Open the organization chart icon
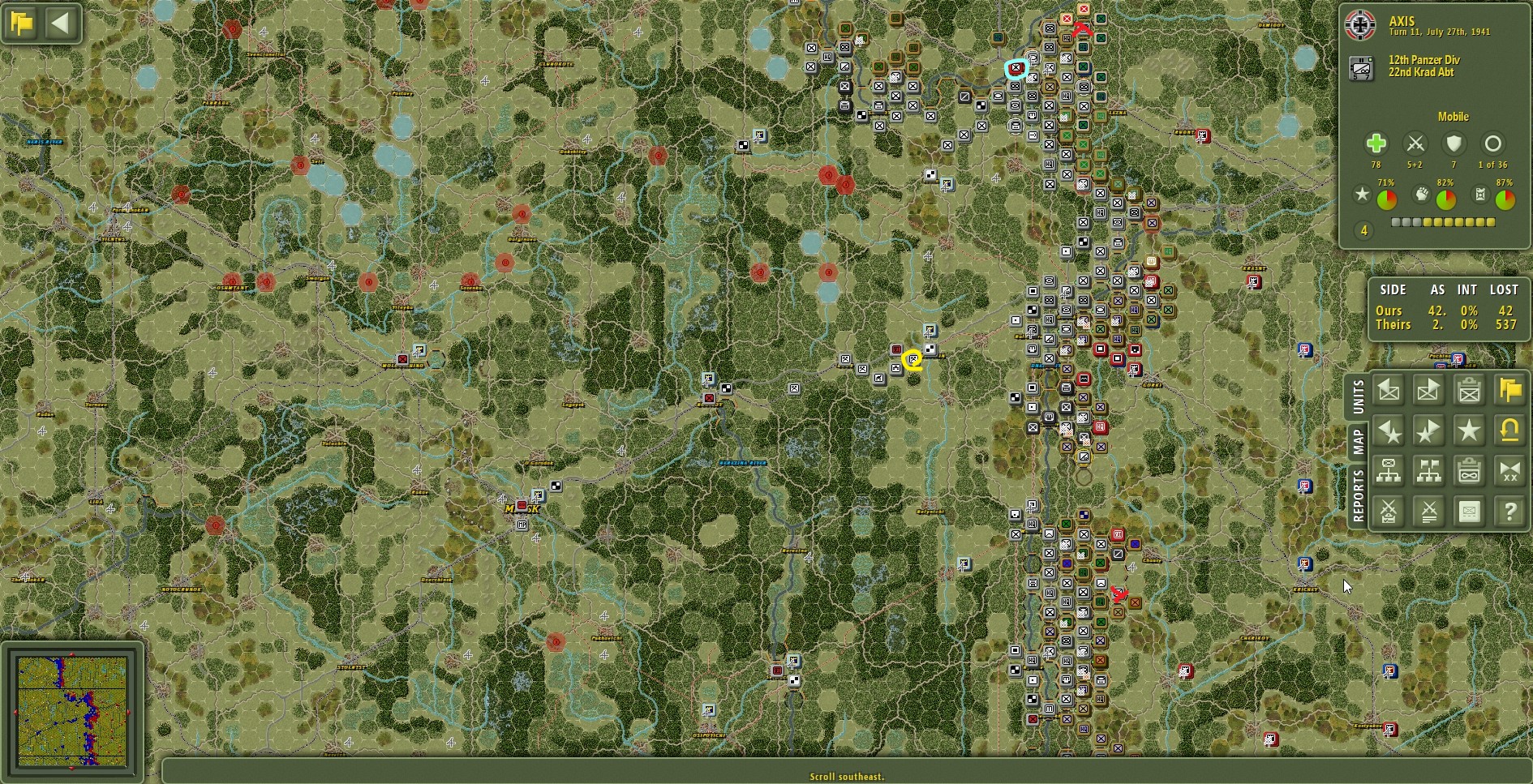The height and width of the screenshot is (784, 1533). 1389,470
